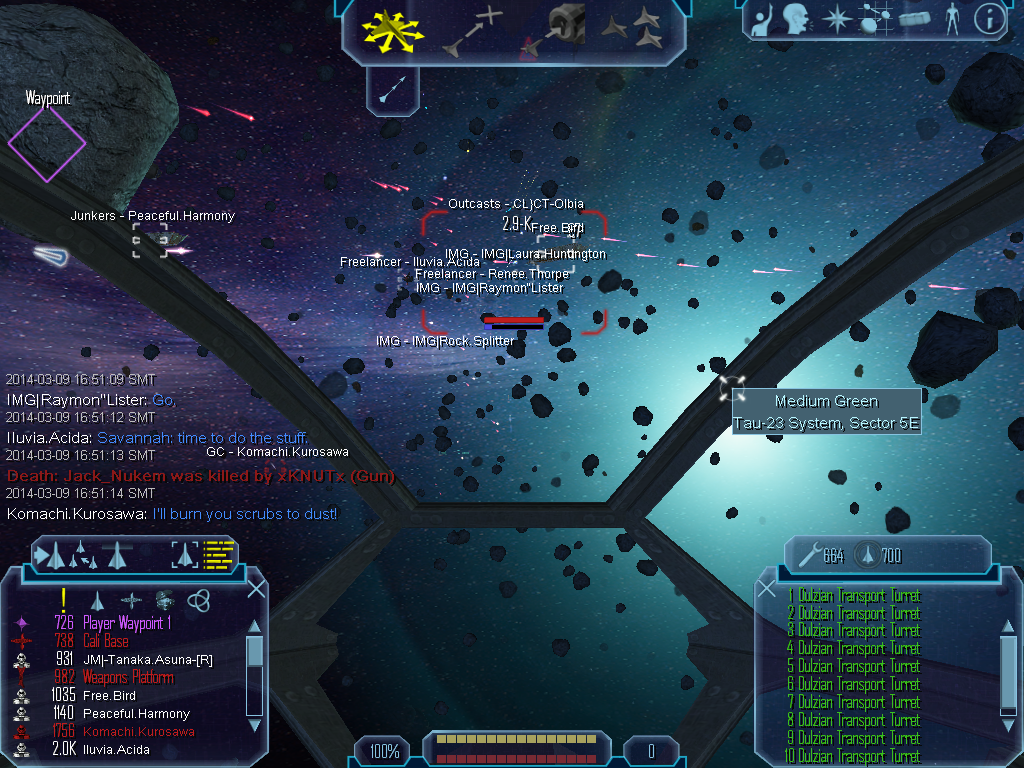The image size is (1024, 768).
Task: Open the Inventory cargo icon
Action: [914, 18]
